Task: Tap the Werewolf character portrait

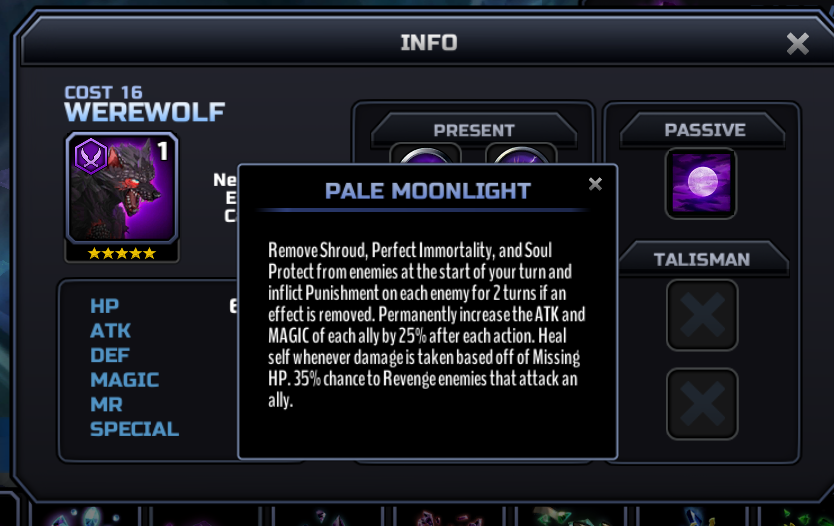Action: pos(122,187)
